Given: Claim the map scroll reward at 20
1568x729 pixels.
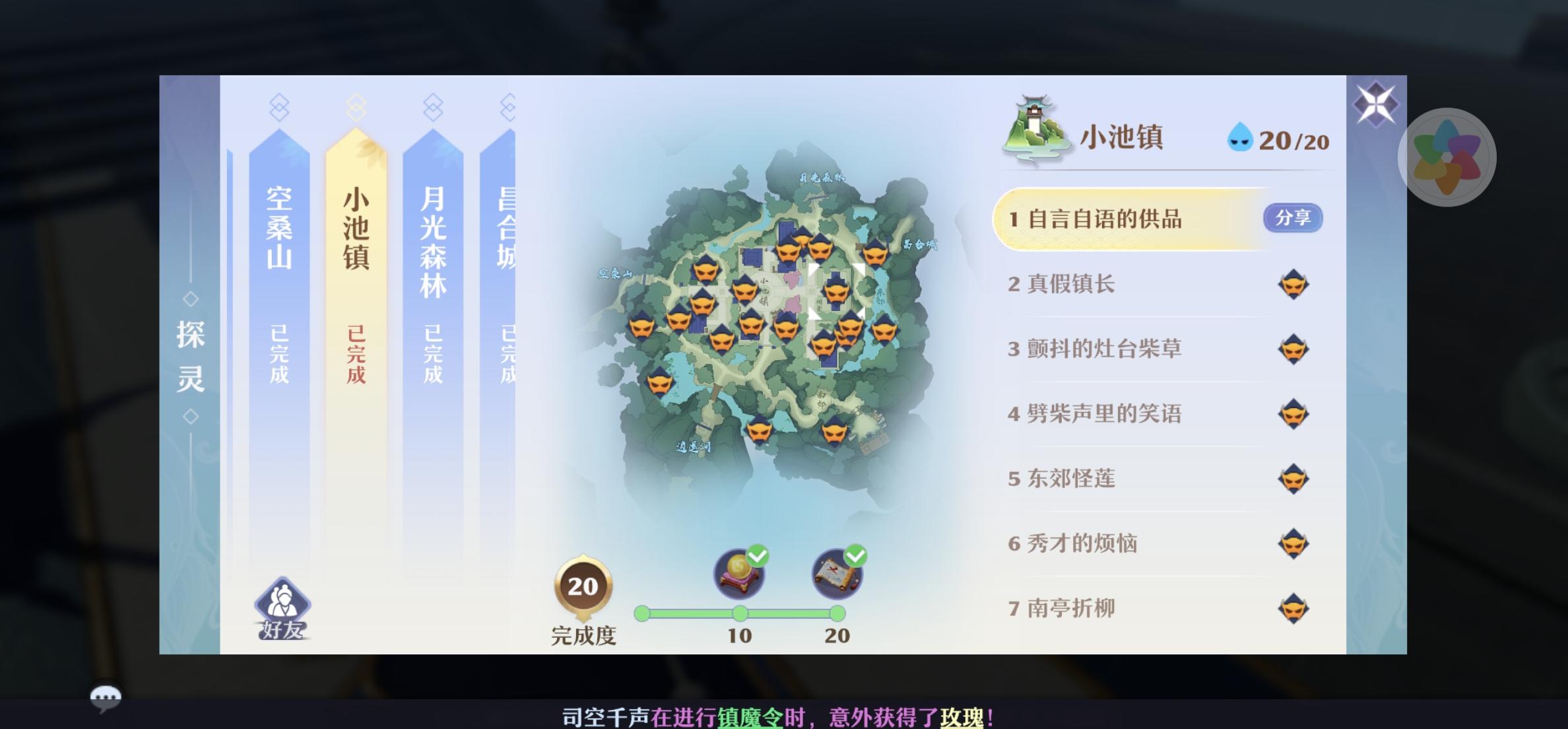Looking at the screenshot, I should point(837,574).
